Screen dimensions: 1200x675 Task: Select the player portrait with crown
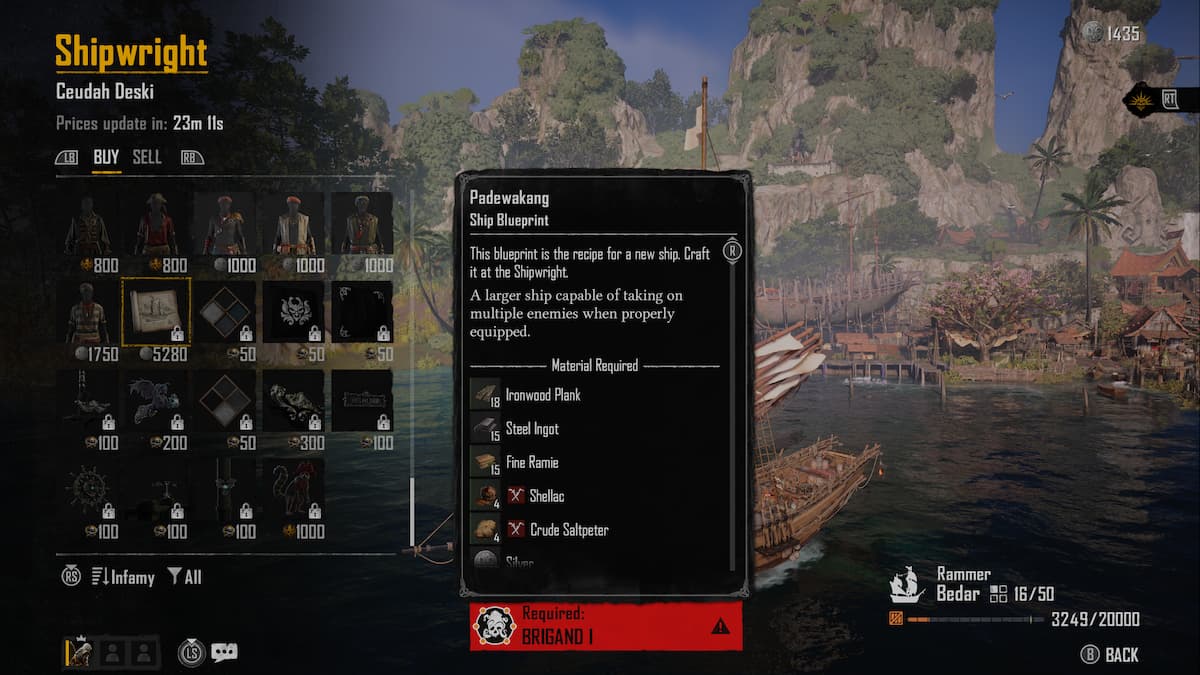(x=79, y=652)
